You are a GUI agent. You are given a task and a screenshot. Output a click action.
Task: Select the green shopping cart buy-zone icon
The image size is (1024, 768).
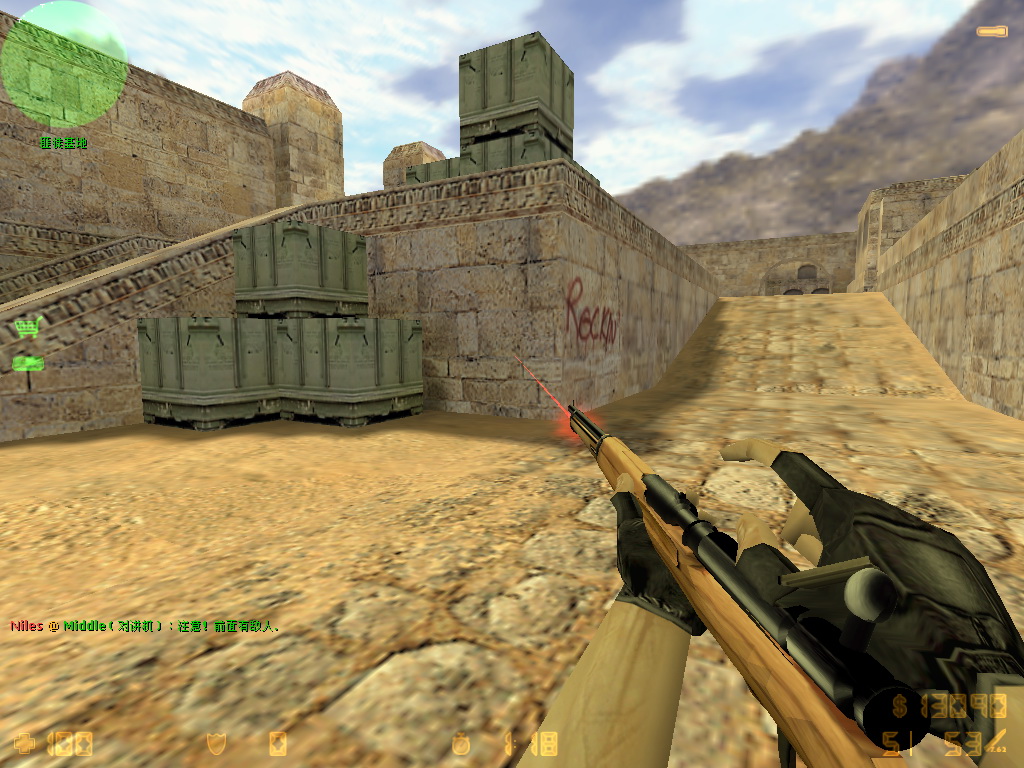point(27,327)
